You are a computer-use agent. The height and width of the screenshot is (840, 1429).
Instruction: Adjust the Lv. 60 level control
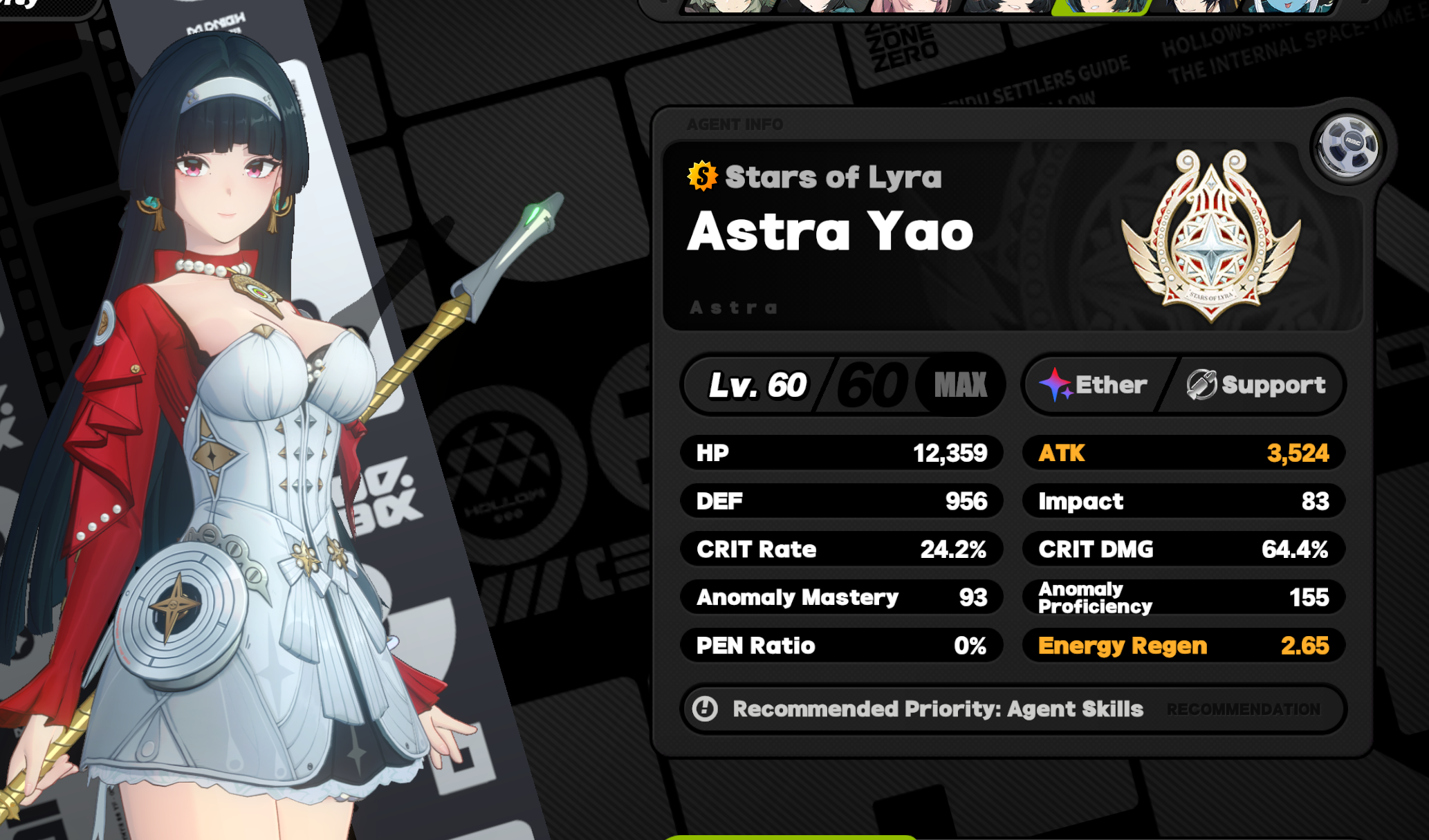coord(757,385)
